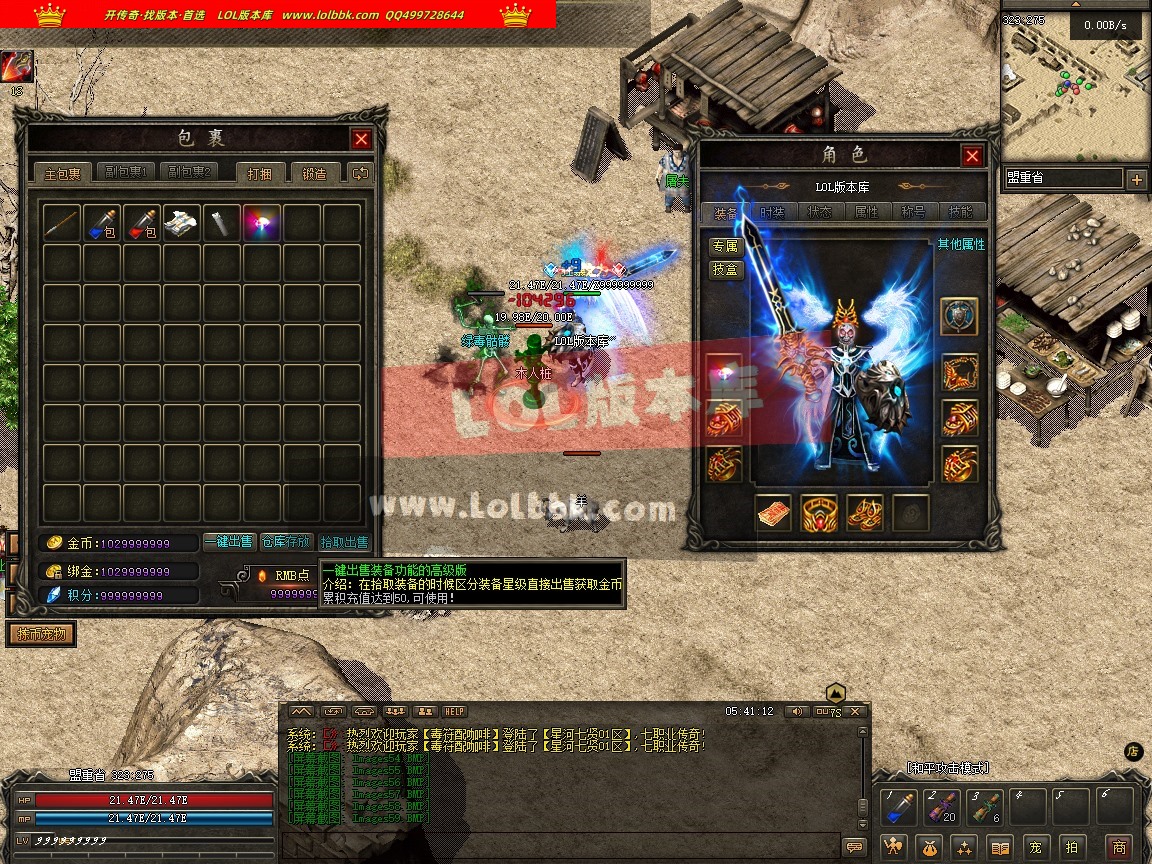Switch to the 副包裹2 bag tab
This screenshot has width=1152, height=864.
click(188, 172)
